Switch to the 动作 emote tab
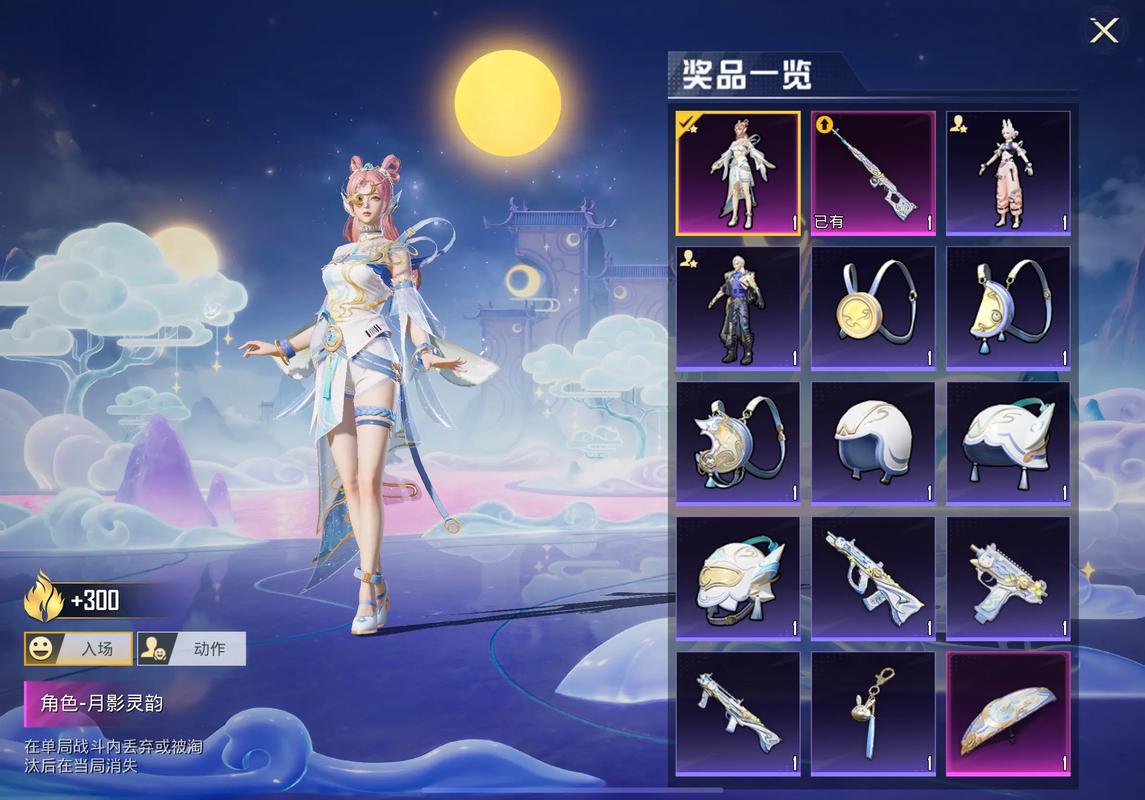Viewport: 1145px width, 800px height. (x=191, y=649)
